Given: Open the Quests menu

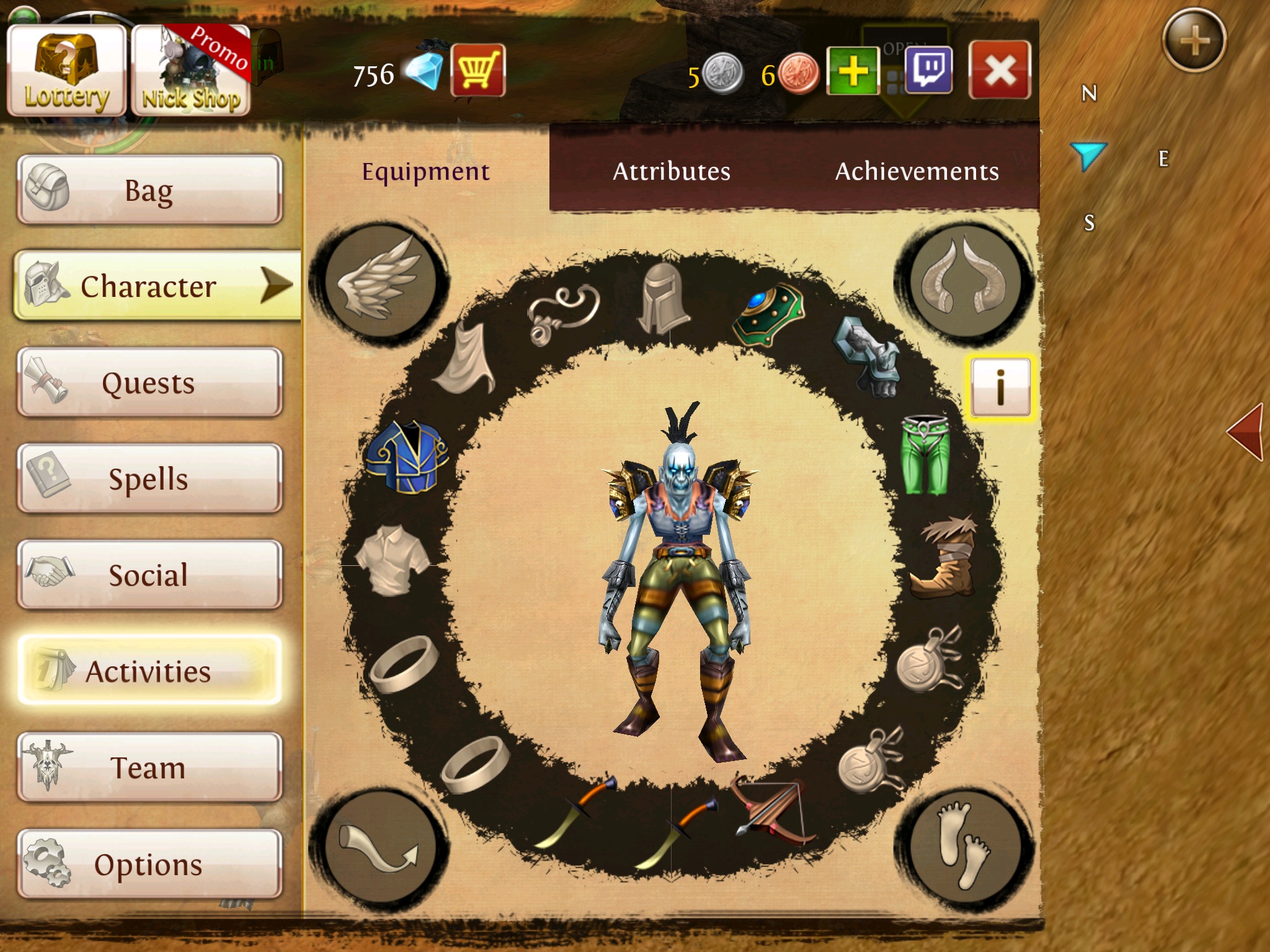Looking at the screenshot, I should (149, 382).
